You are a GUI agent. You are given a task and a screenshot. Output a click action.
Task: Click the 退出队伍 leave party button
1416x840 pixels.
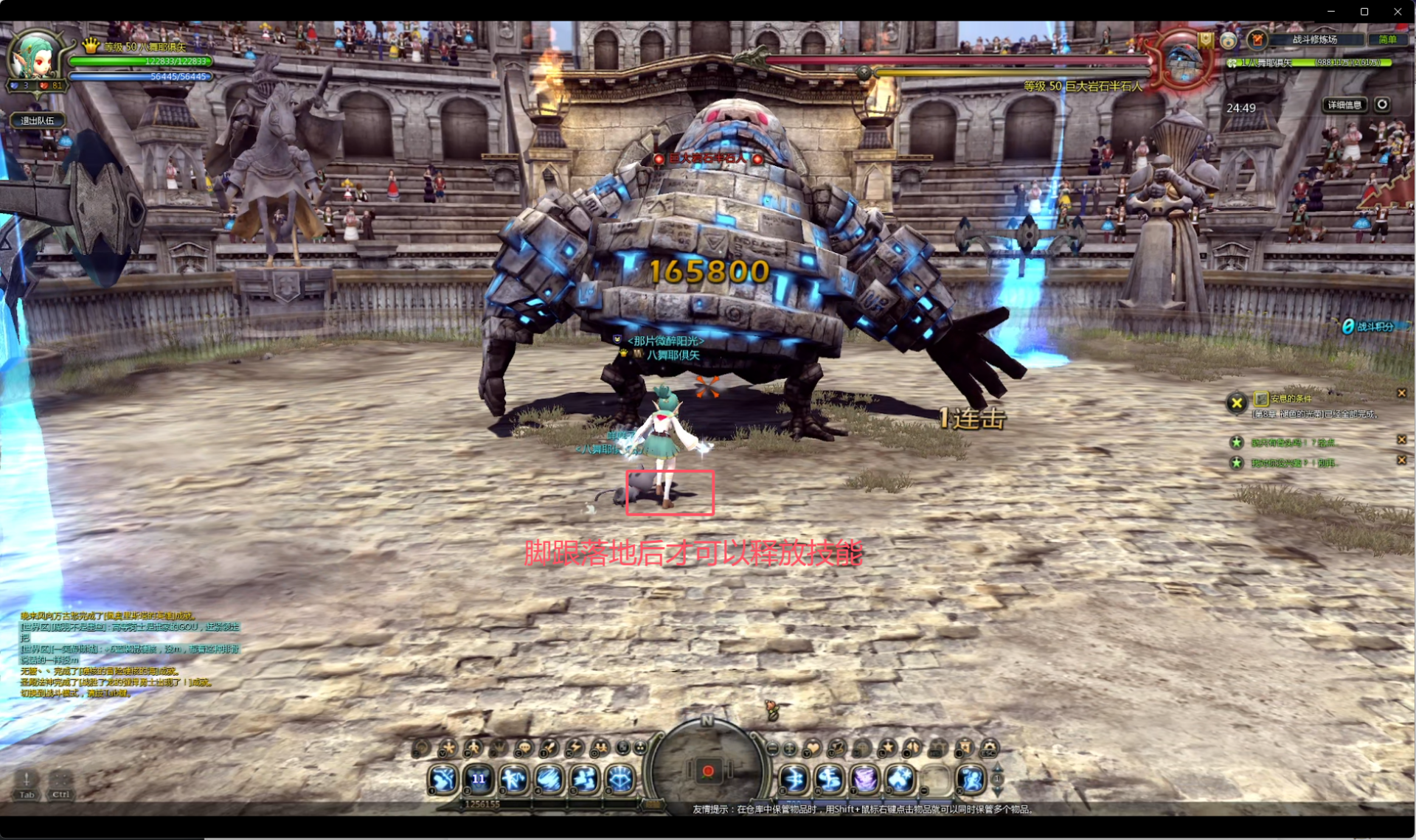tap(38, 120)
